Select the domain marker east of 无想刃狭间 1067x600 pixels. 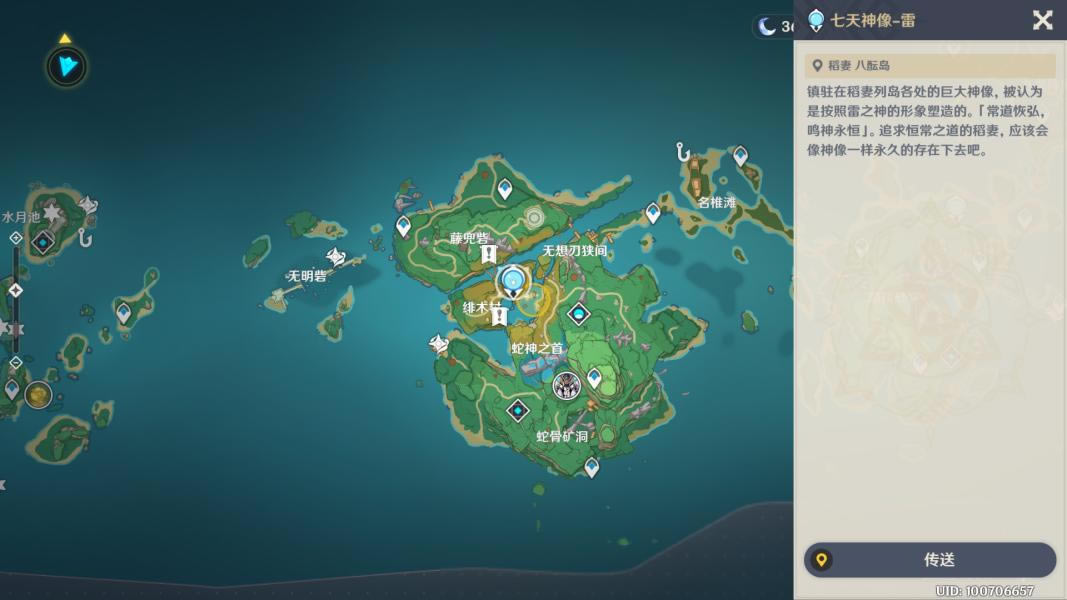[578, 315]
